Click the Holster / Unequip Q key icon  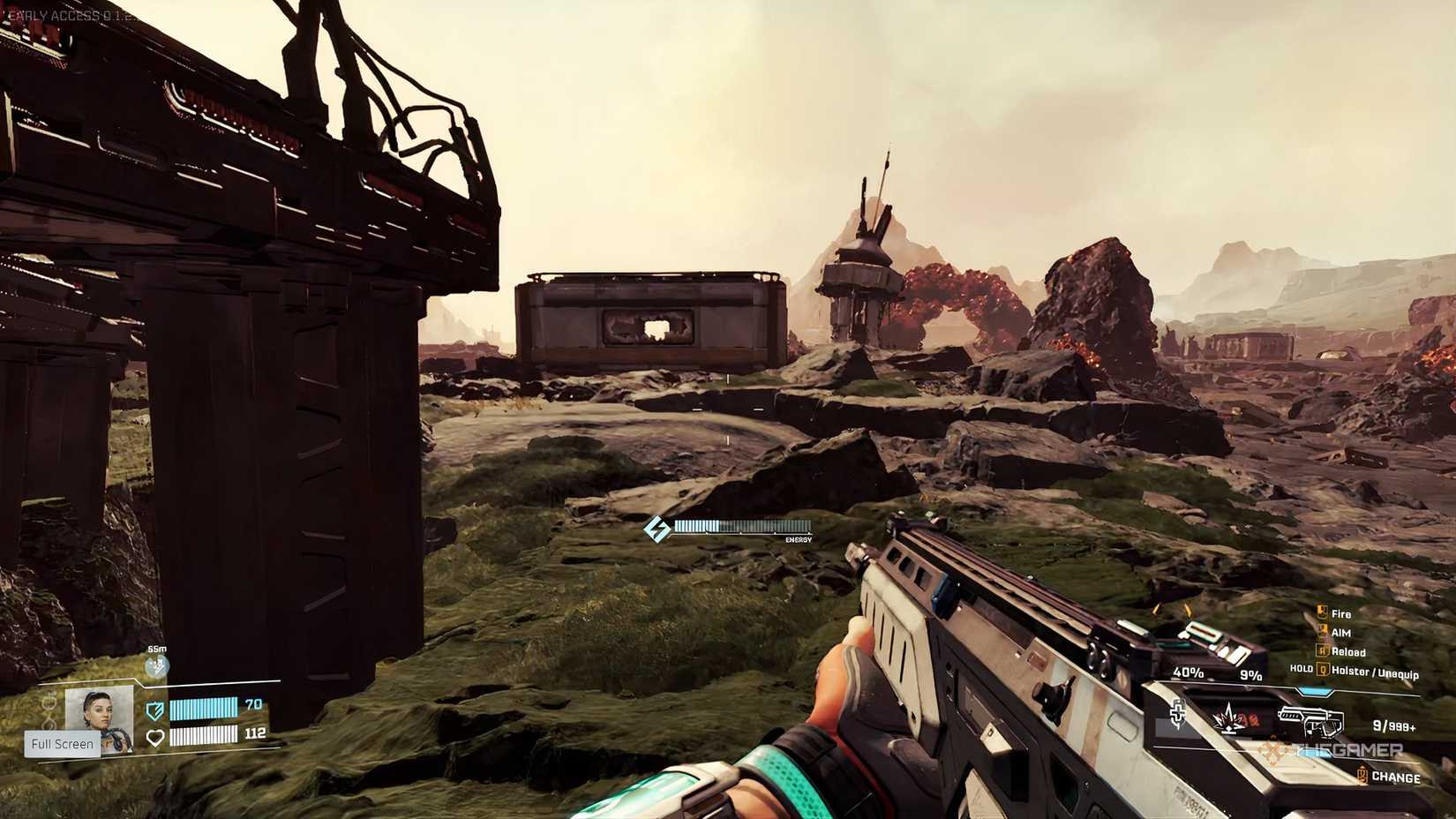pos(1323,670)
